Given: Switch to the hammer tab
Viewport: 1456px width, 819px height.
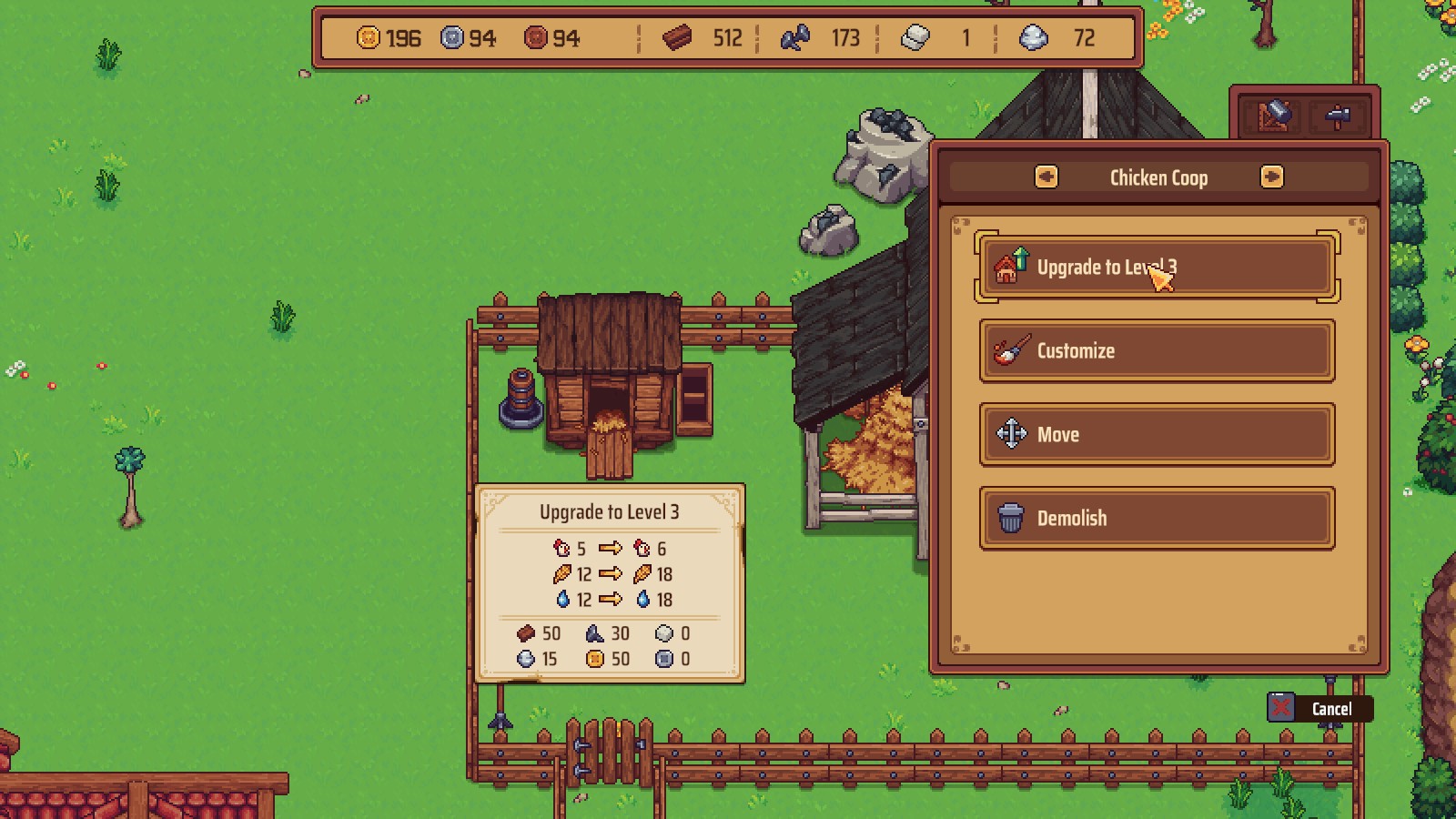Looking at the screenshot, I should coord(1337,116).
